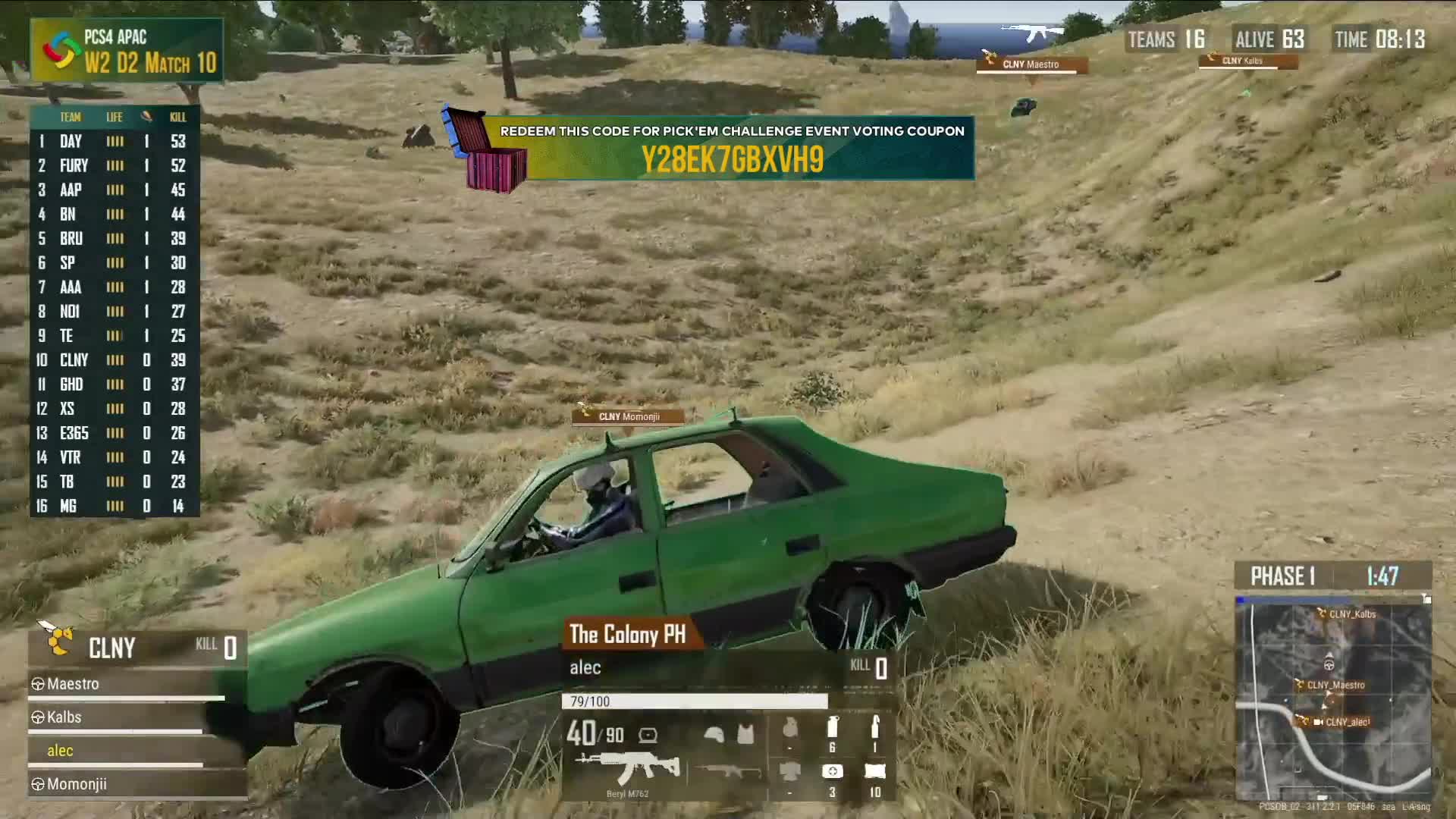
Task: Click the CLNY Maestro nameplate marker
Action: tap(1030, 65)
